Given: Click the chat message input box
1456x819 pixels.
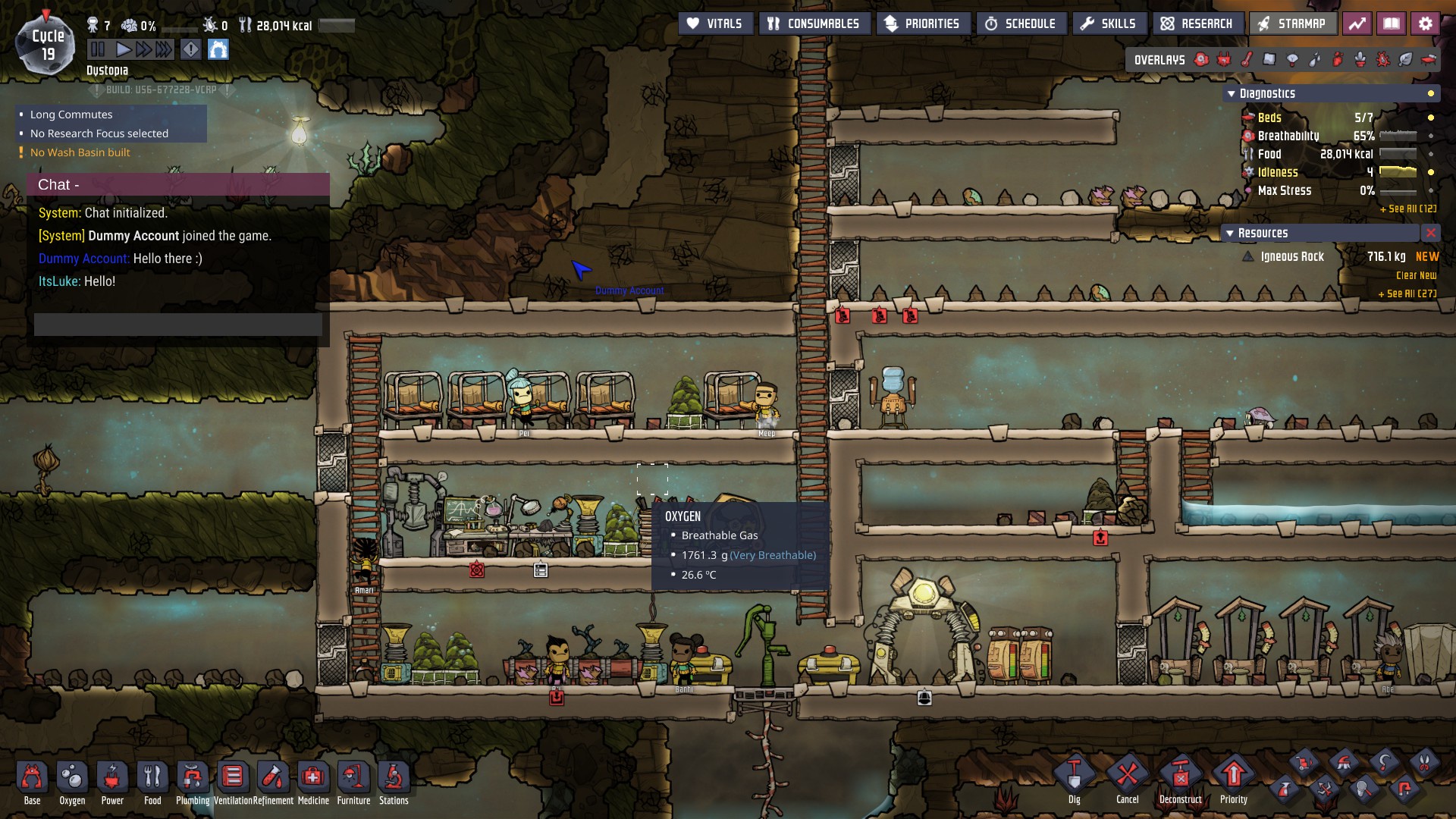Looking at the screenshot, I should point(178,325).
